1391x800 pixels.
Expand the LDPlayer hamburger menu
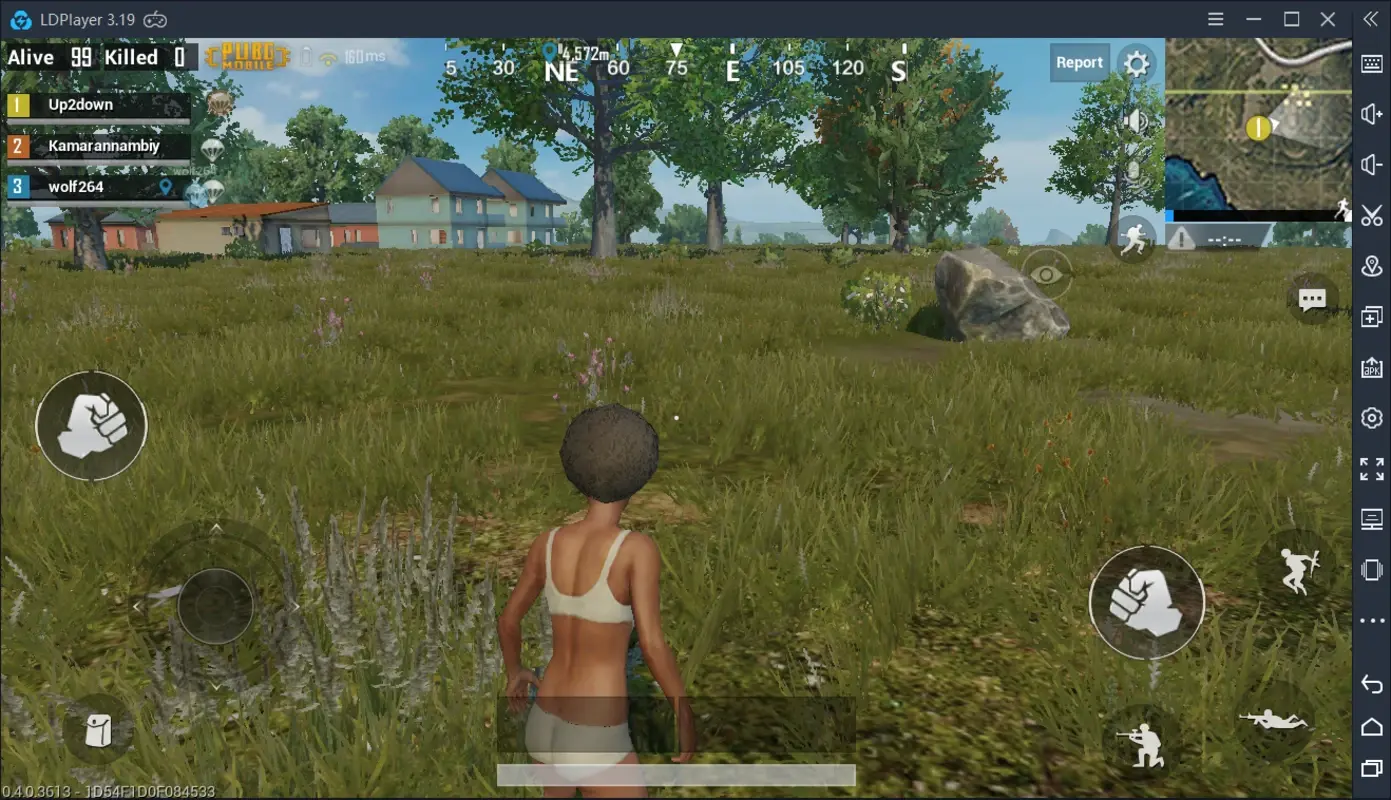tap(1215, 19)
